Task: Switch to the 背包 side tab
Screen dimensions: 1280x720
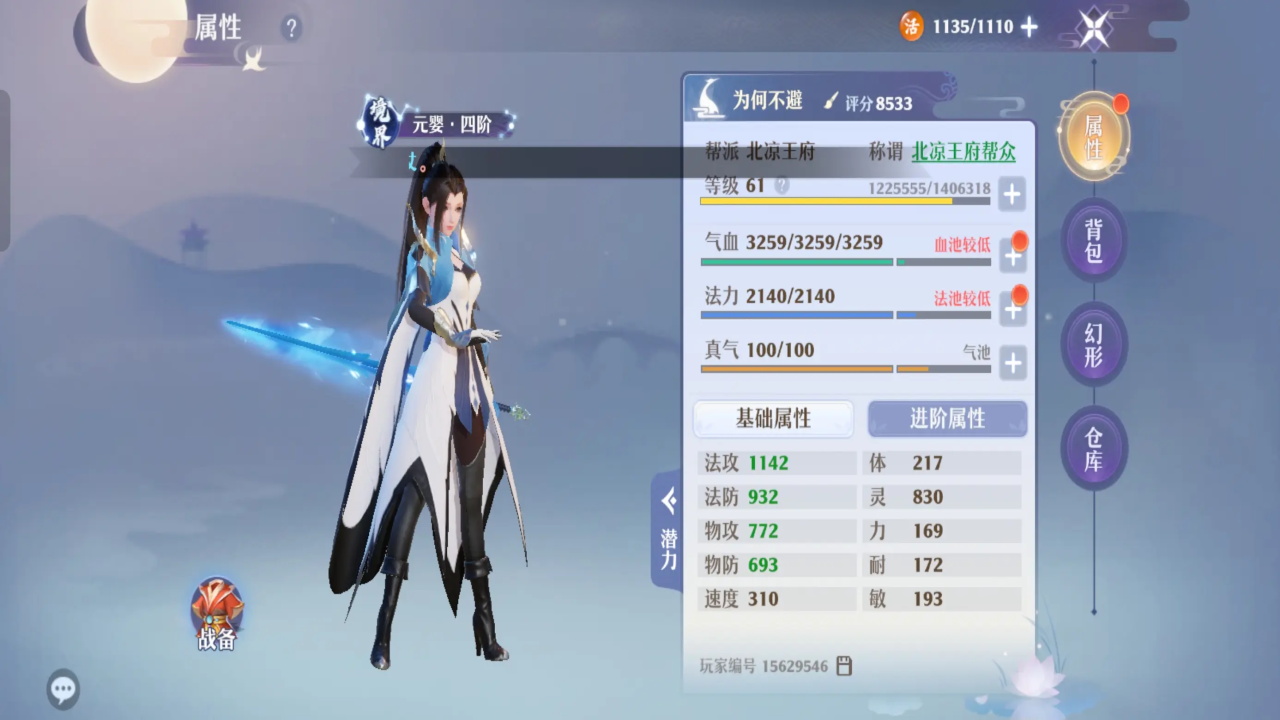Action: click(x=1093, y=240)
